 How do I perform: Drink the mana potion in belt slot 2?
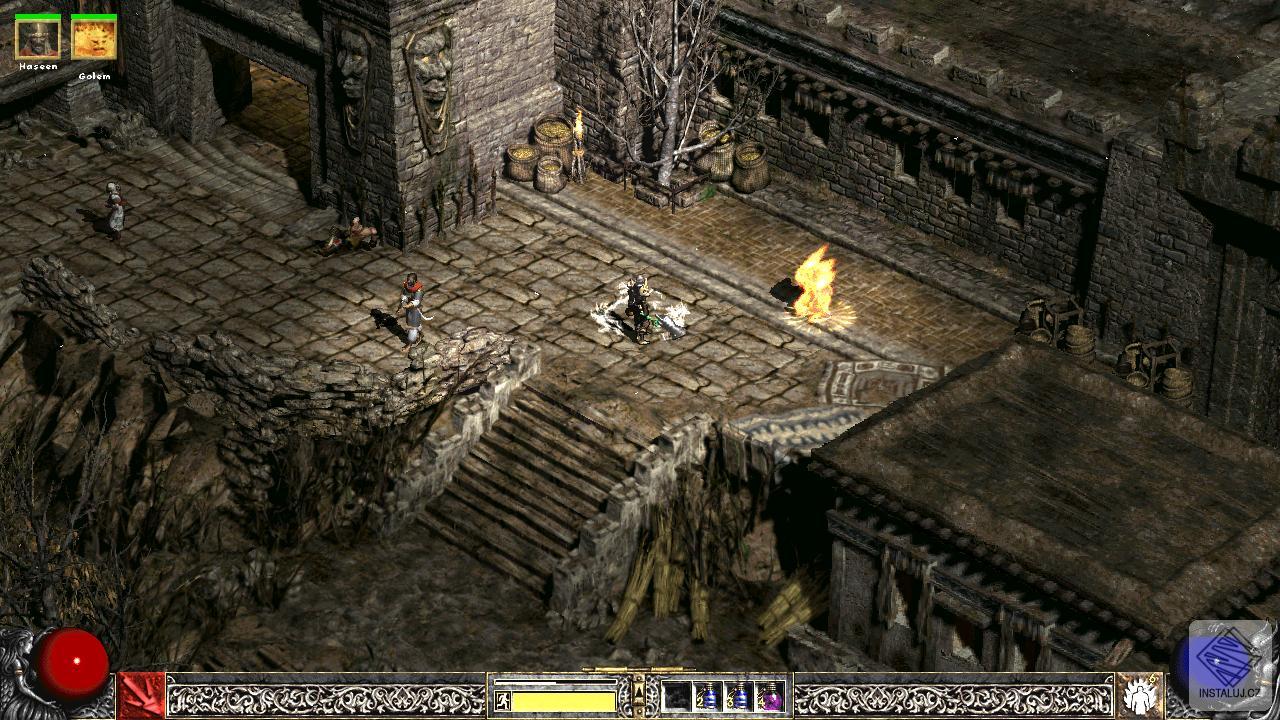coord(709,697)
